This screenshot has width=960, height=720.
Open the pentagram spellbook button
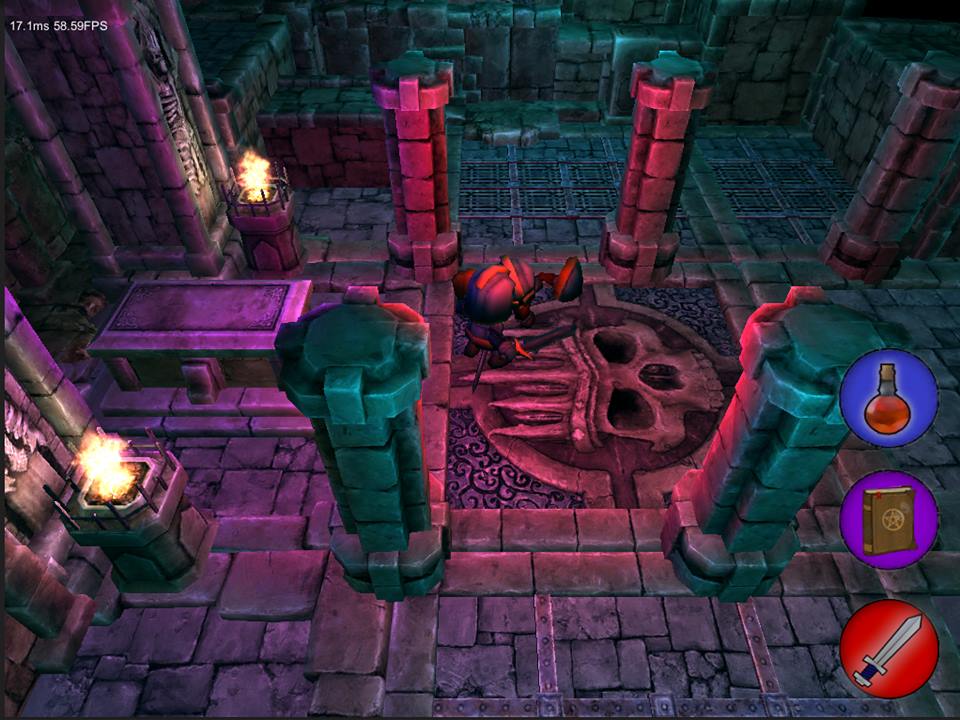click(x=888, y=520)
